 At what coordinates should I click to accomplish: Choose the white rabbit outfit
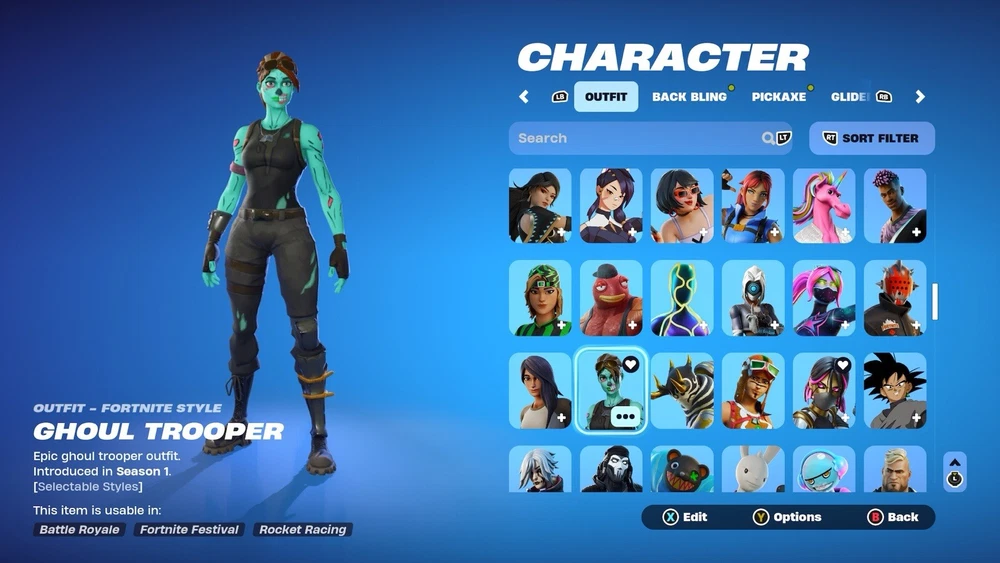point(753,470)
